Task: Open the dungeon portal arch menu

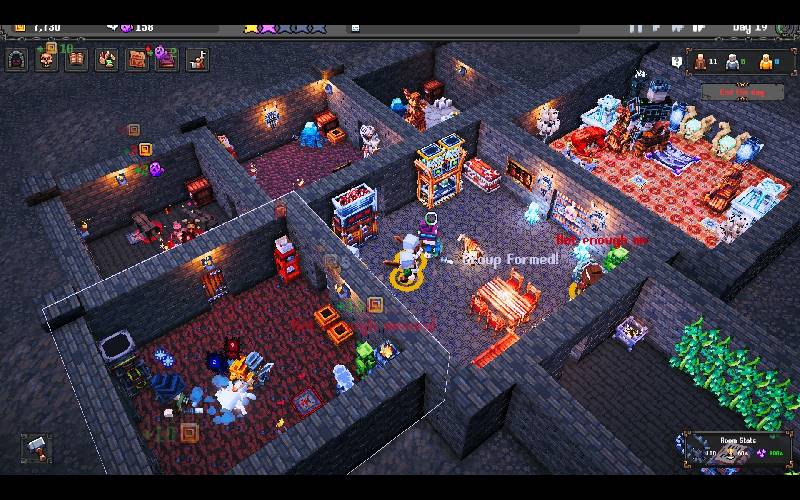Action: coord(17,60)
